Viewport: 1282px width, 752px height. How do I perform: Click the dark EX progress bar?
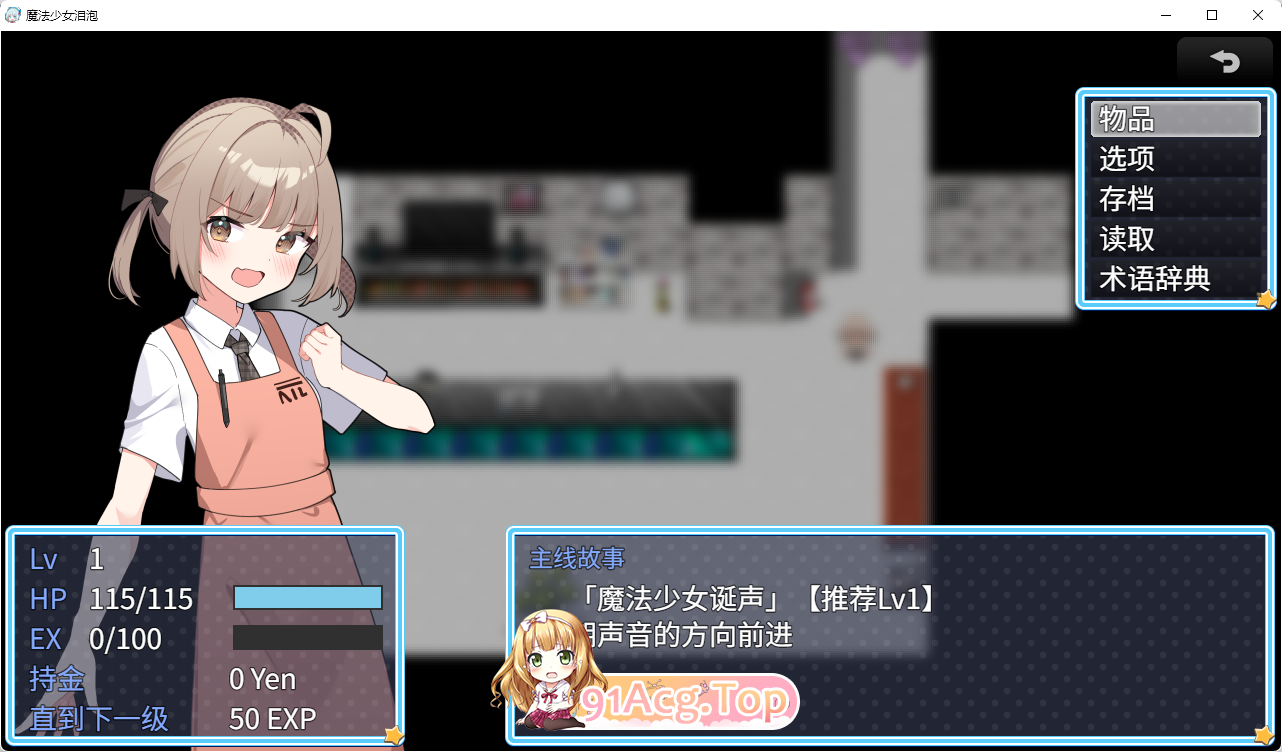click(x=308, y=636)
